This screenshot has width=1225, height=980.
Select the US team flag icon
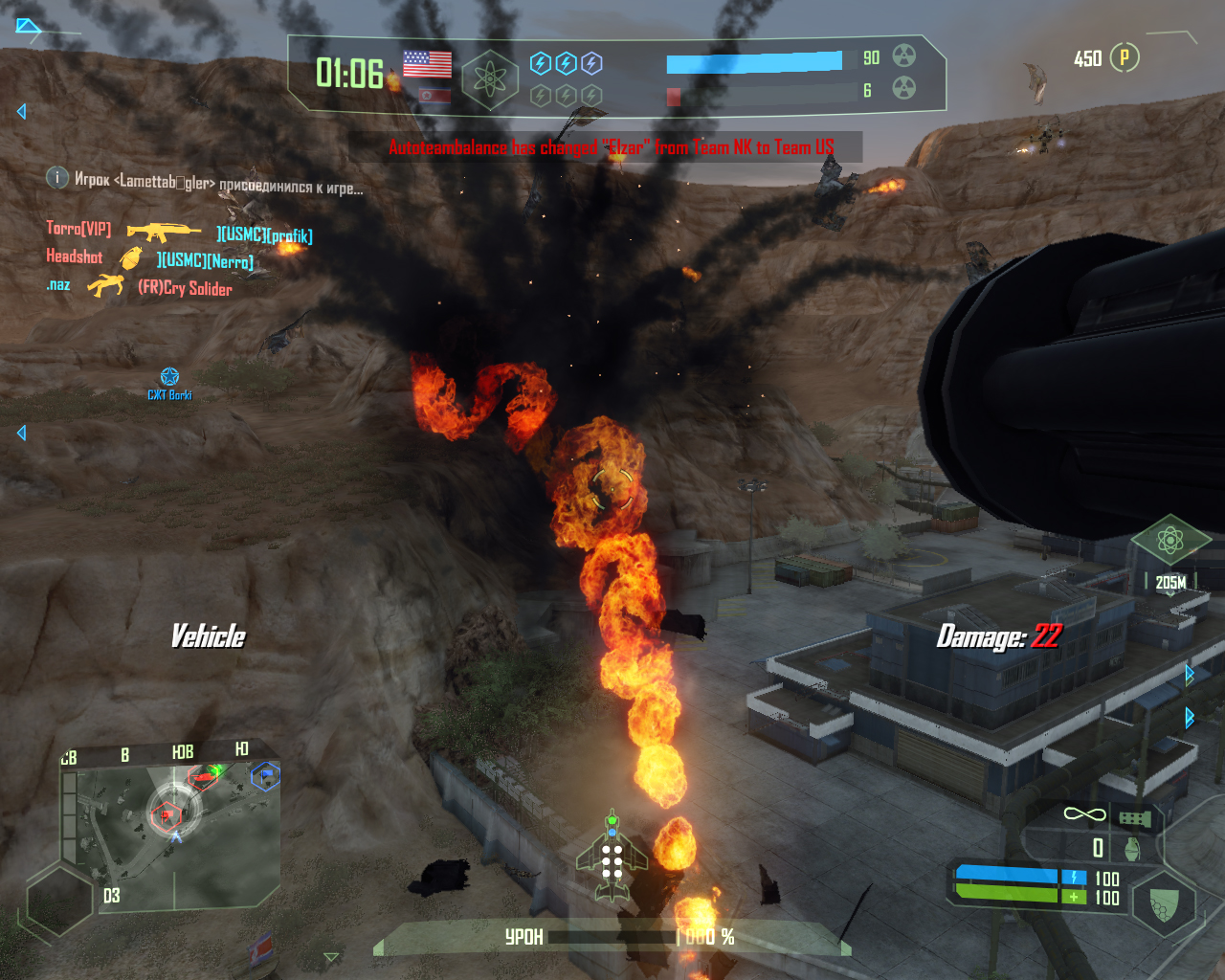point(427,64)
